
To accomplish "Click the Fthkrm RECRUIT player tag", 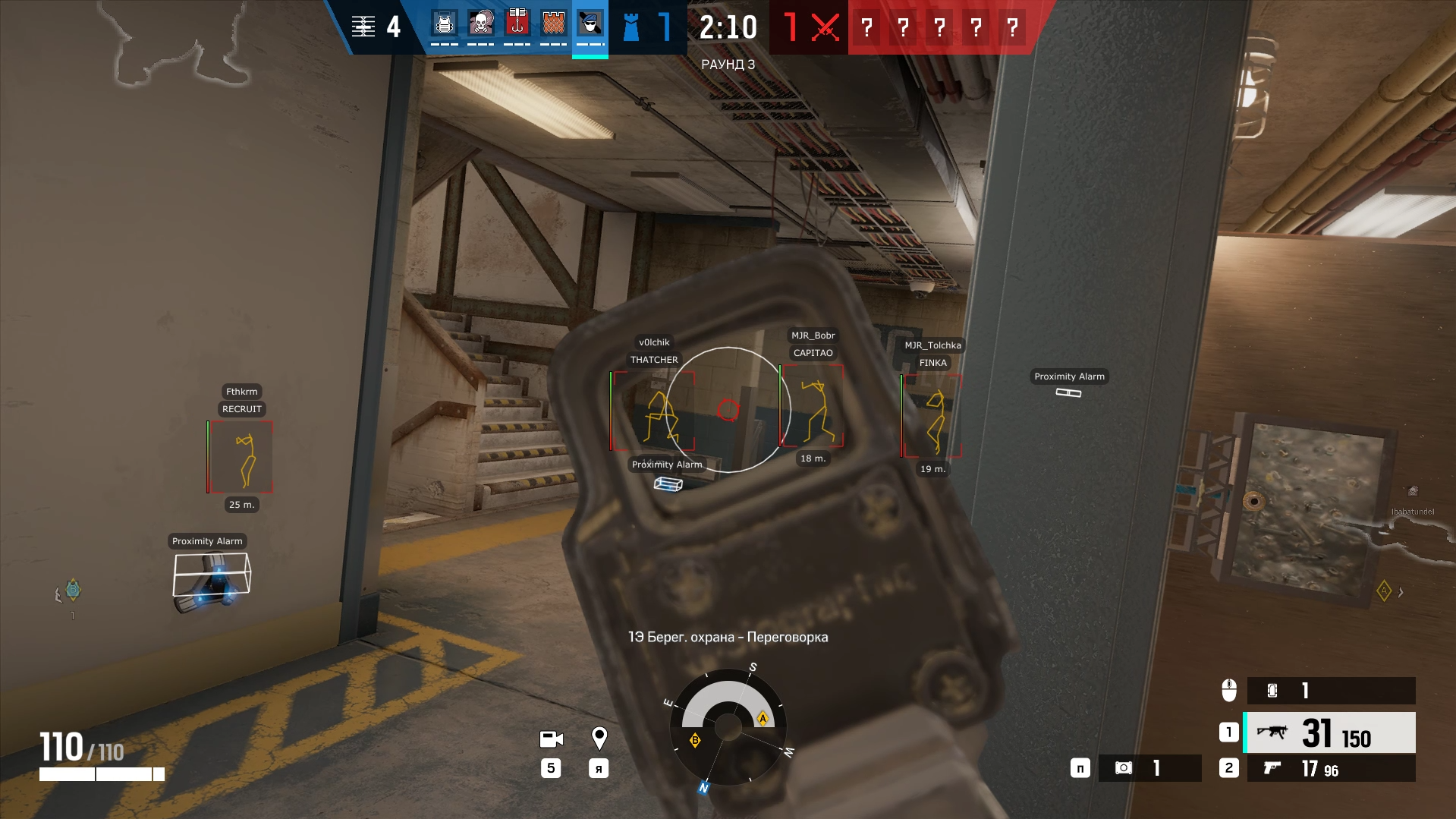I will click(241, 401).
